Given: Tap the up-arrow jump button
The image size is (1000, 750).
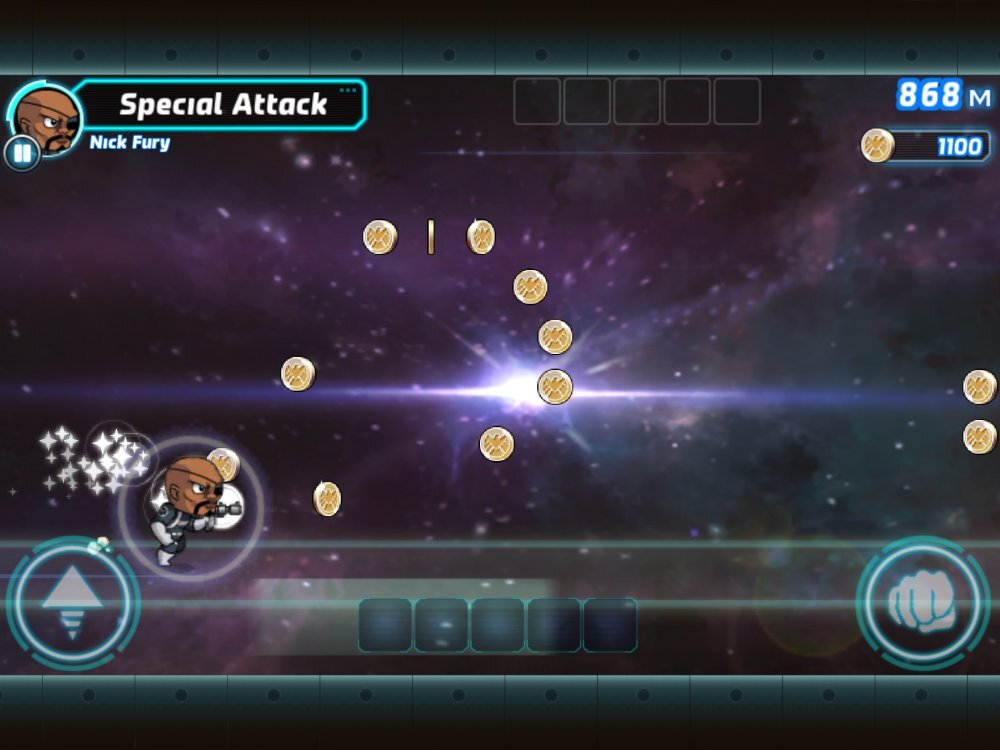Looking at the screenshot, I should (72, 603).
